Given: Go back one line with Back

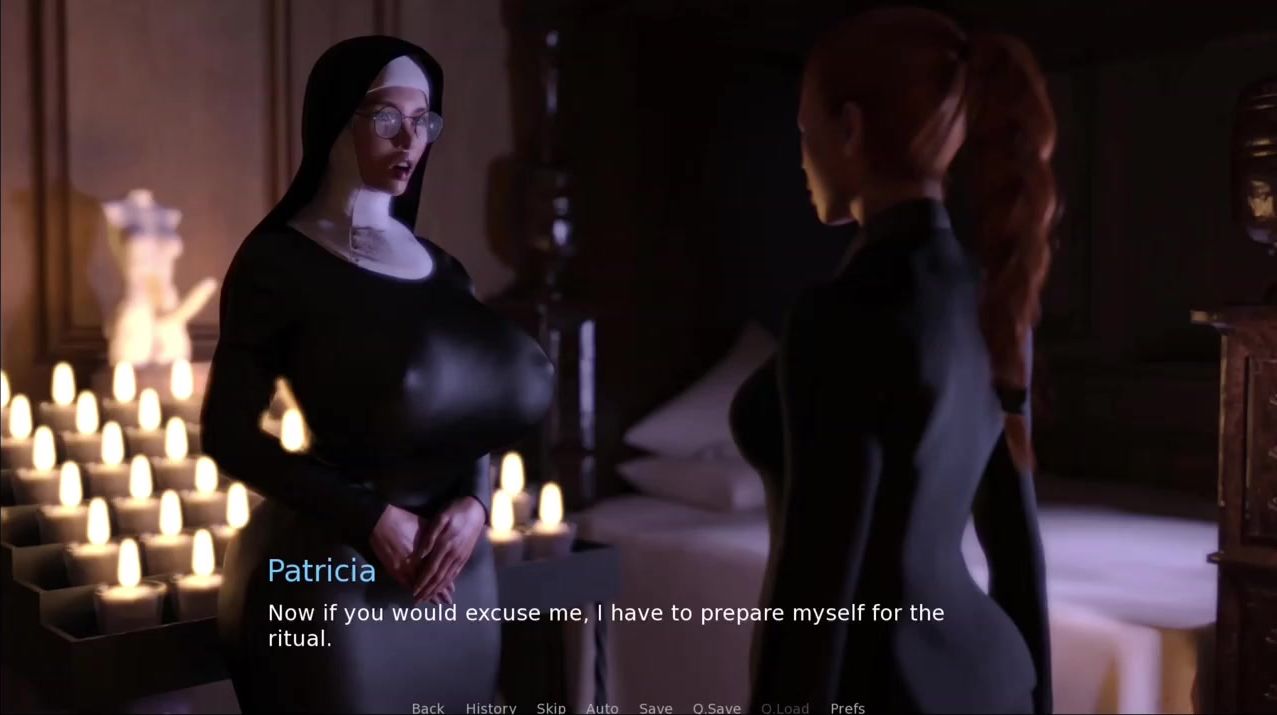Looking at the screenshot, I should [x=428, y=708].
